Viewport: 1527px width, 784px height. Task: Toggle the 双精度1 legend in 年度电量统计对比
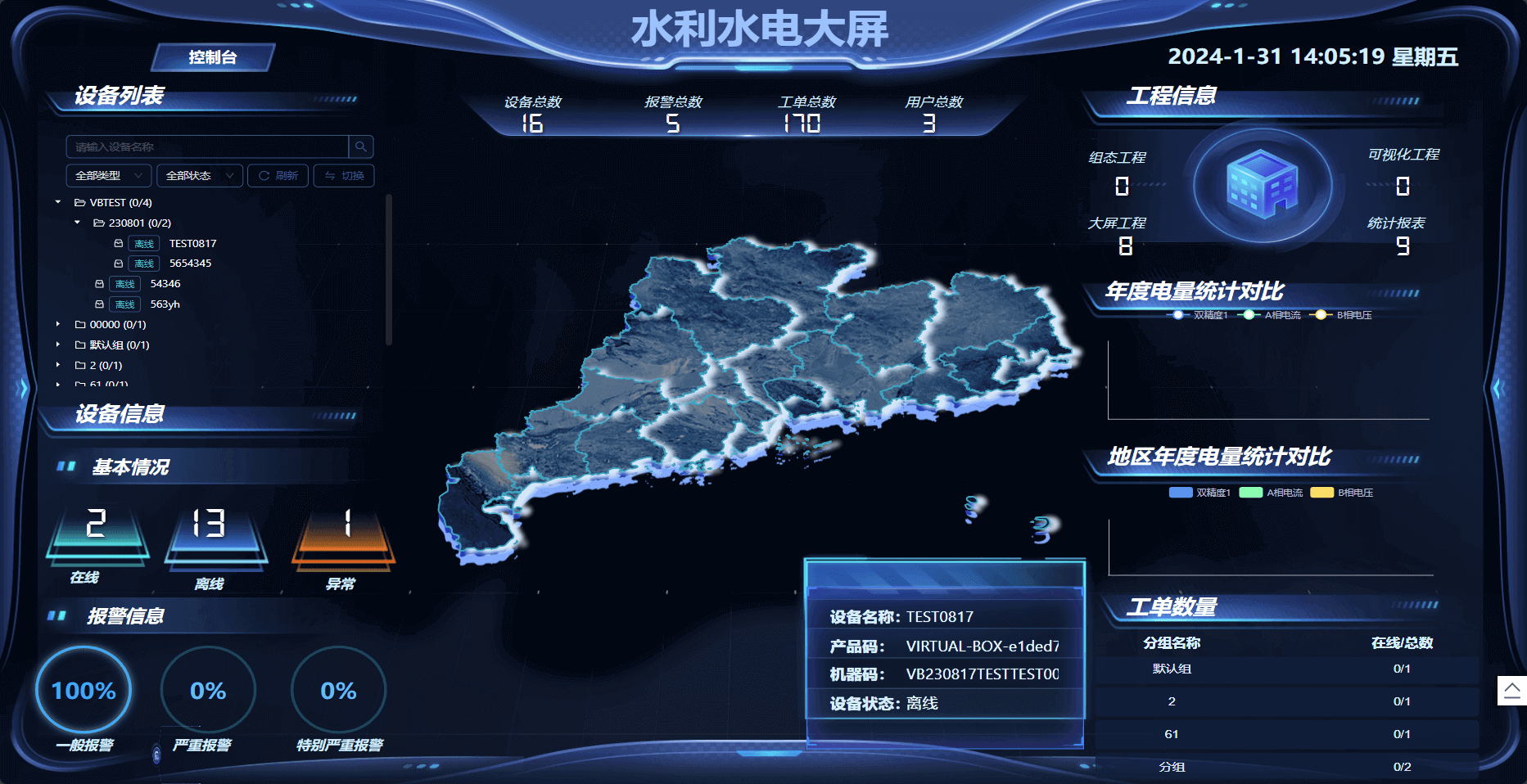click(x=1199, y=315)
